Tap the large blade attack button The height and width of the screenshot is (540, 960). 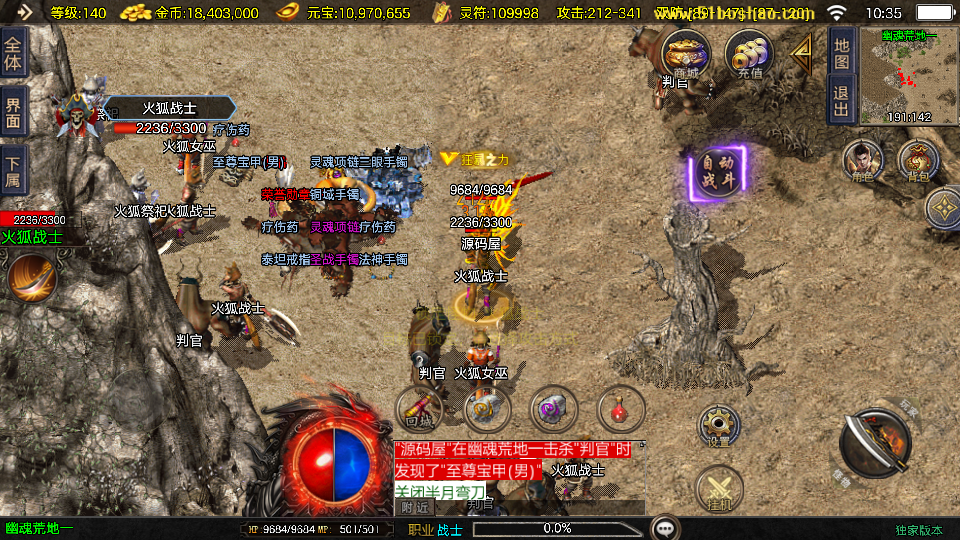click(x=874, y=444)
